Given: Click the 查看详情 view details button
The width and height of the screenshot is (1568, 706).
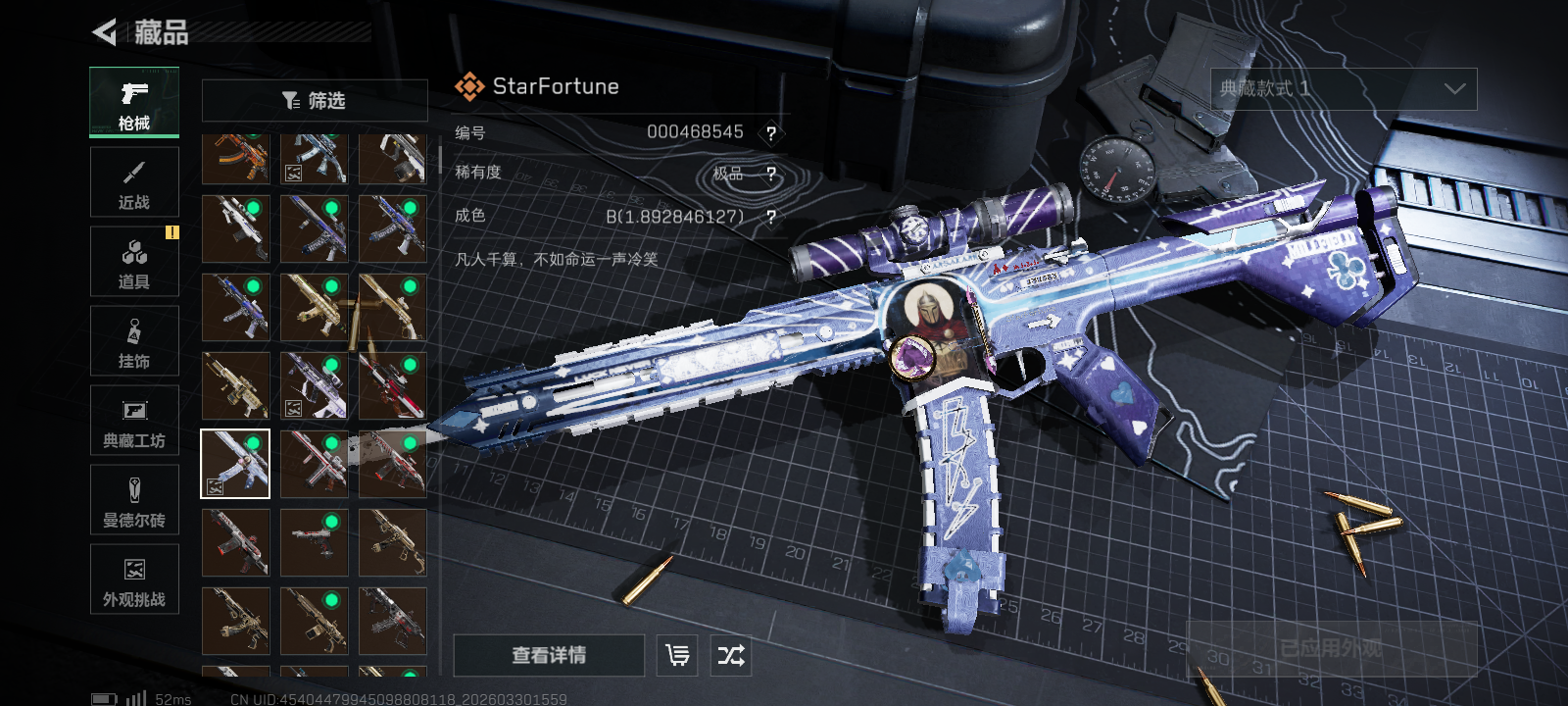Looking at the screenshot, I should click(x=549, y=655).
